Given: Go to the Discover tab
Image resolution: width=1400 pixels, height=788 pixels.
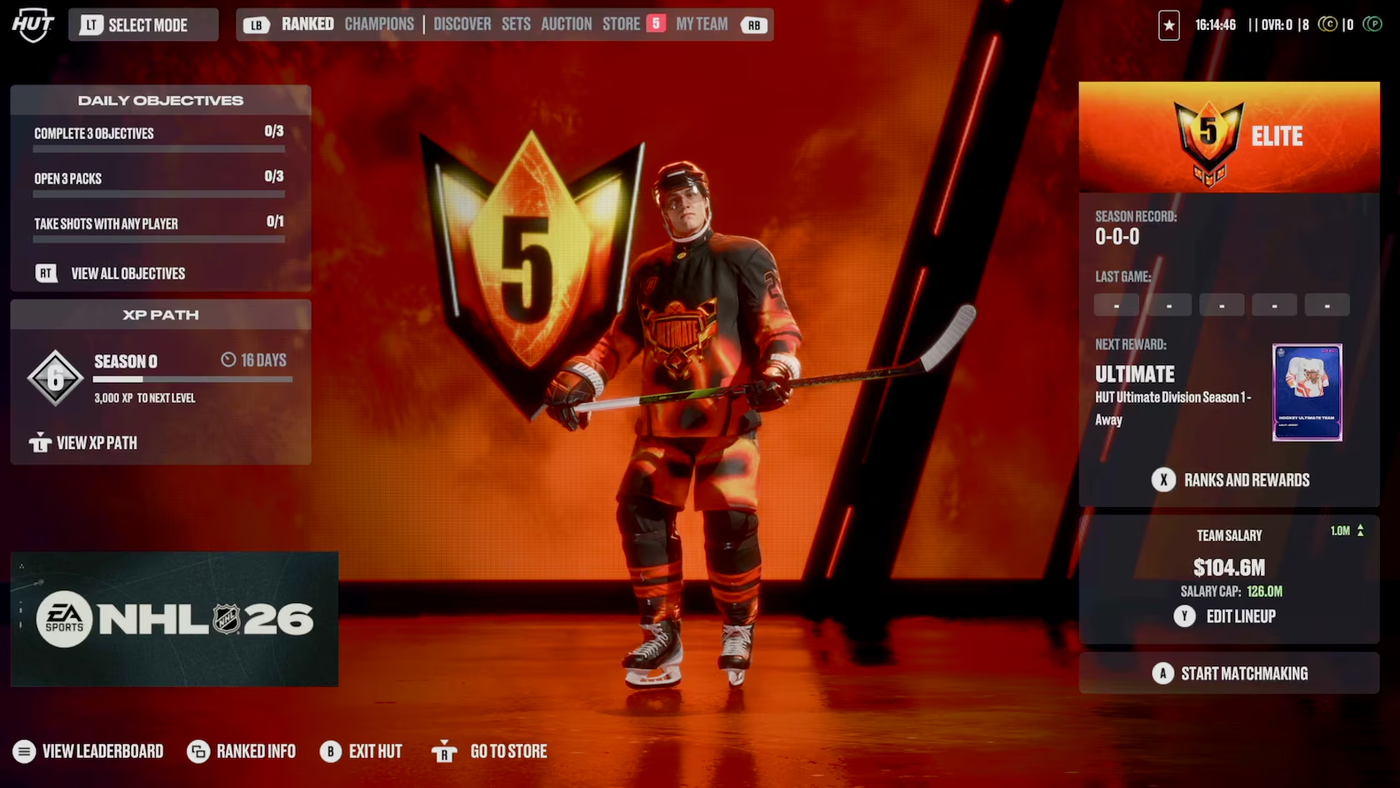Looking at the screenshot, I should [462, 24].
